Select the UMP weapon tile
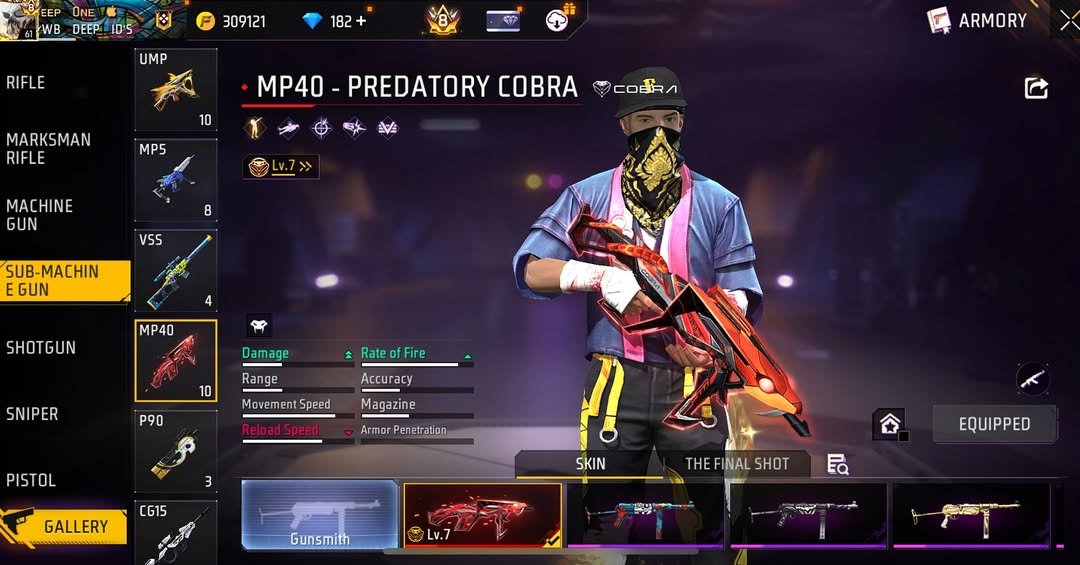The width and height of the screenshot is (1080, 565). coord(176,90)
